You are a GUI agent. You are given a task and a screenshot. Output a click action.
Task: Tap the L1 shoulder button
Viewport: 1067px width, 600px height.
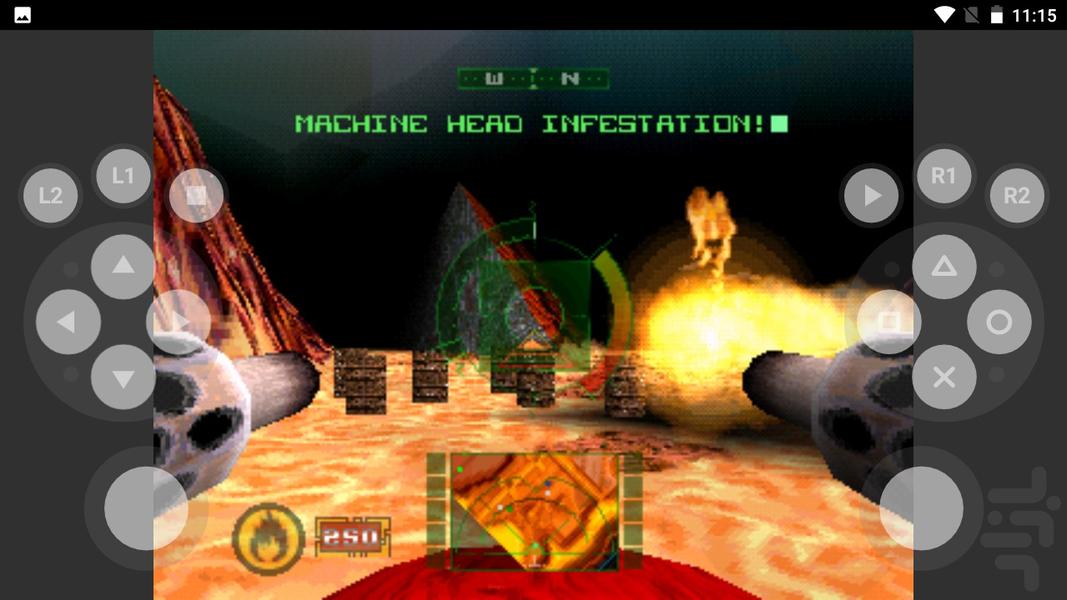(x=122, y=176)
